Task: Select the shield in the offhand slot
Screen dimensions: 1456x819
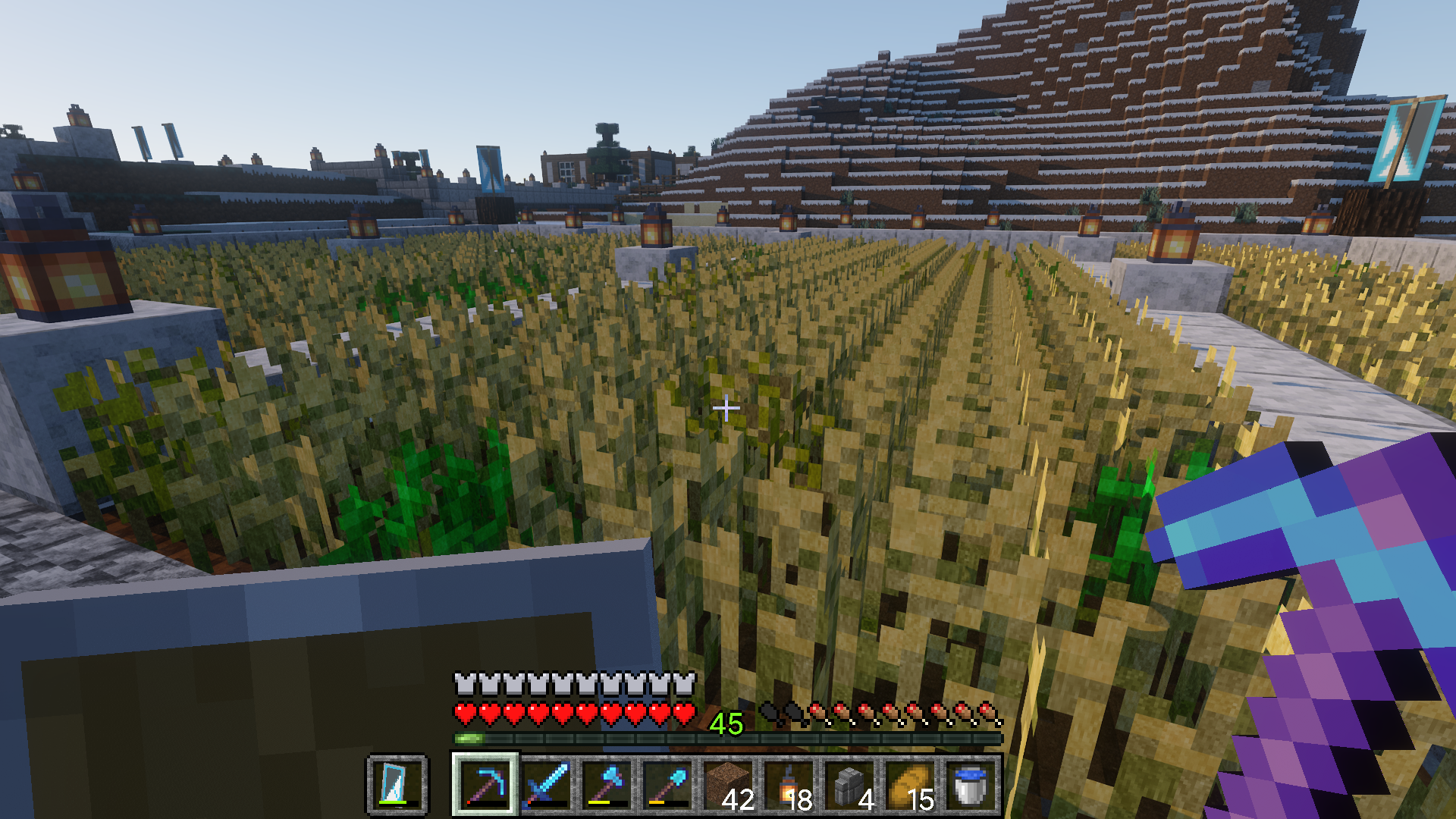Action: click(397, 784)
